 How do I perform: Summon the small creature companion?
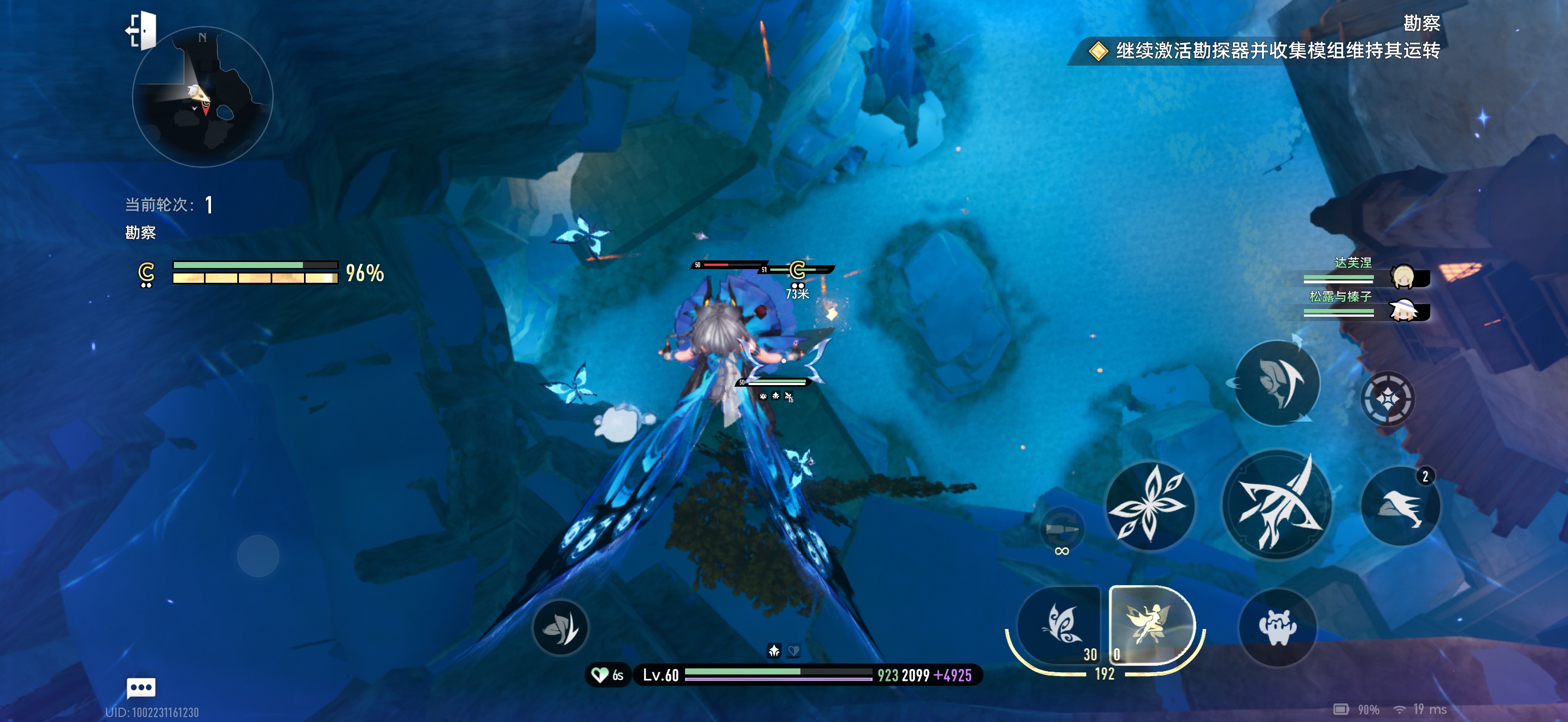coord(1277,627)
